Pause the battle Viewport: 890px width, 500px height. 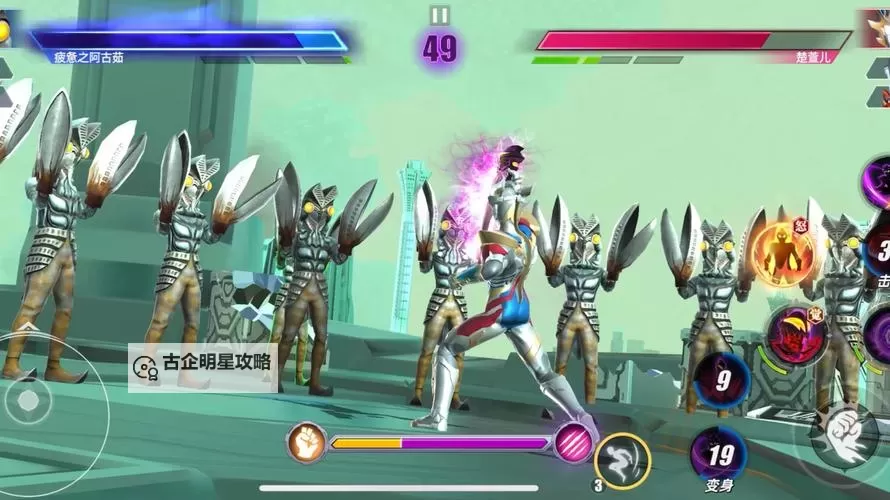click(440, 14)
